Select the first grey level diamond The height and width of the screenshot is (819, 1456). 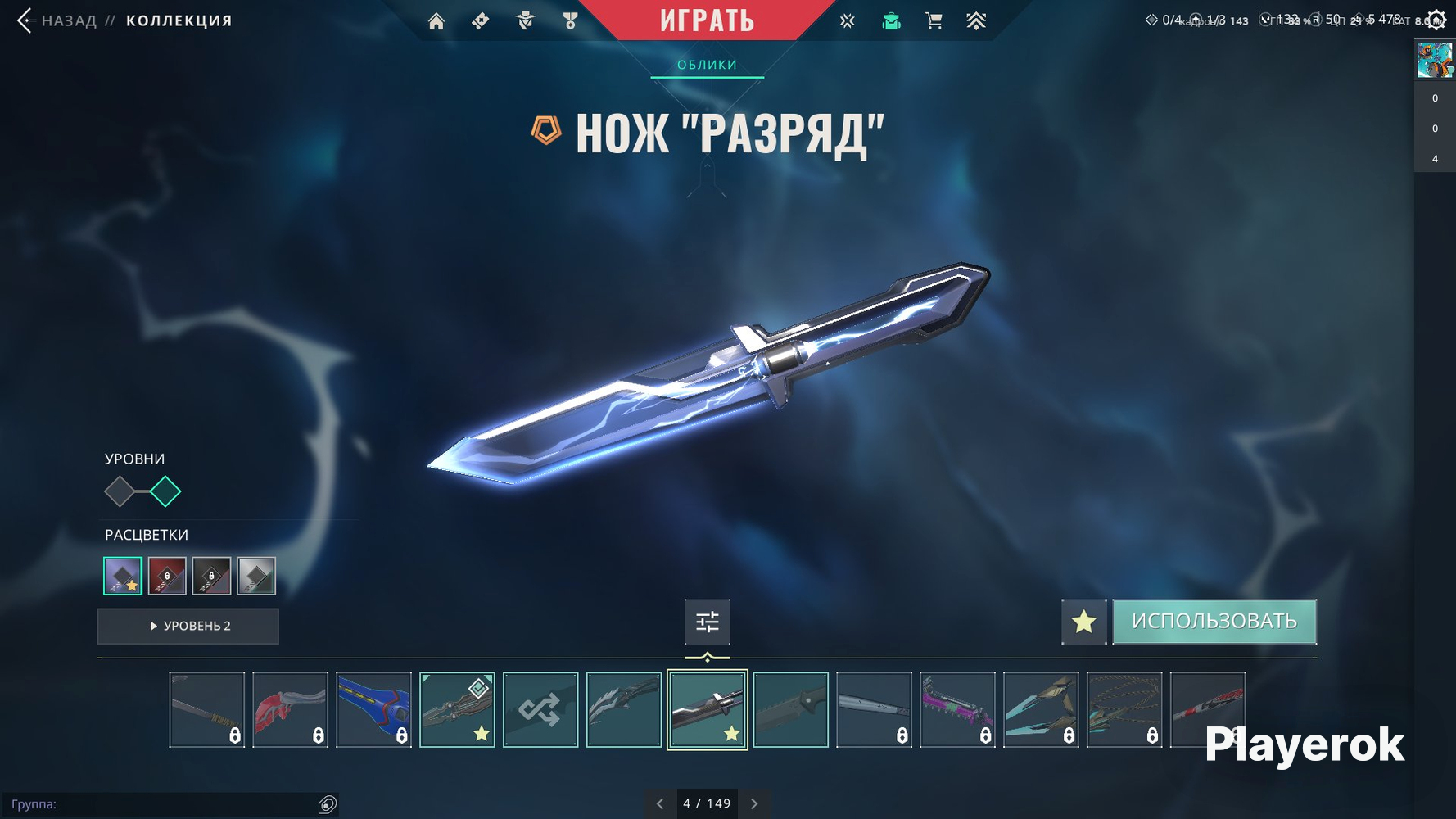pyautogui.click(x=120, y=491)
